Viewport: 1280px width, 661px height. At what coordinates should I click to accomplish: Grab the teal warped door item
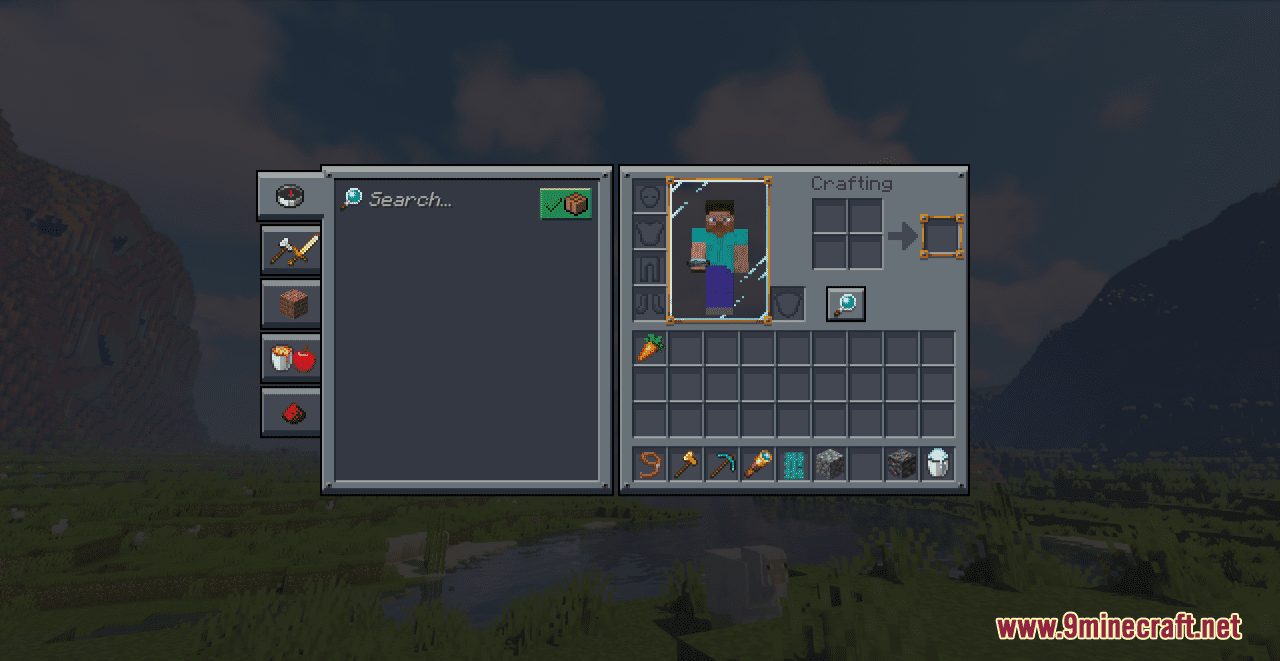point(794,464)
